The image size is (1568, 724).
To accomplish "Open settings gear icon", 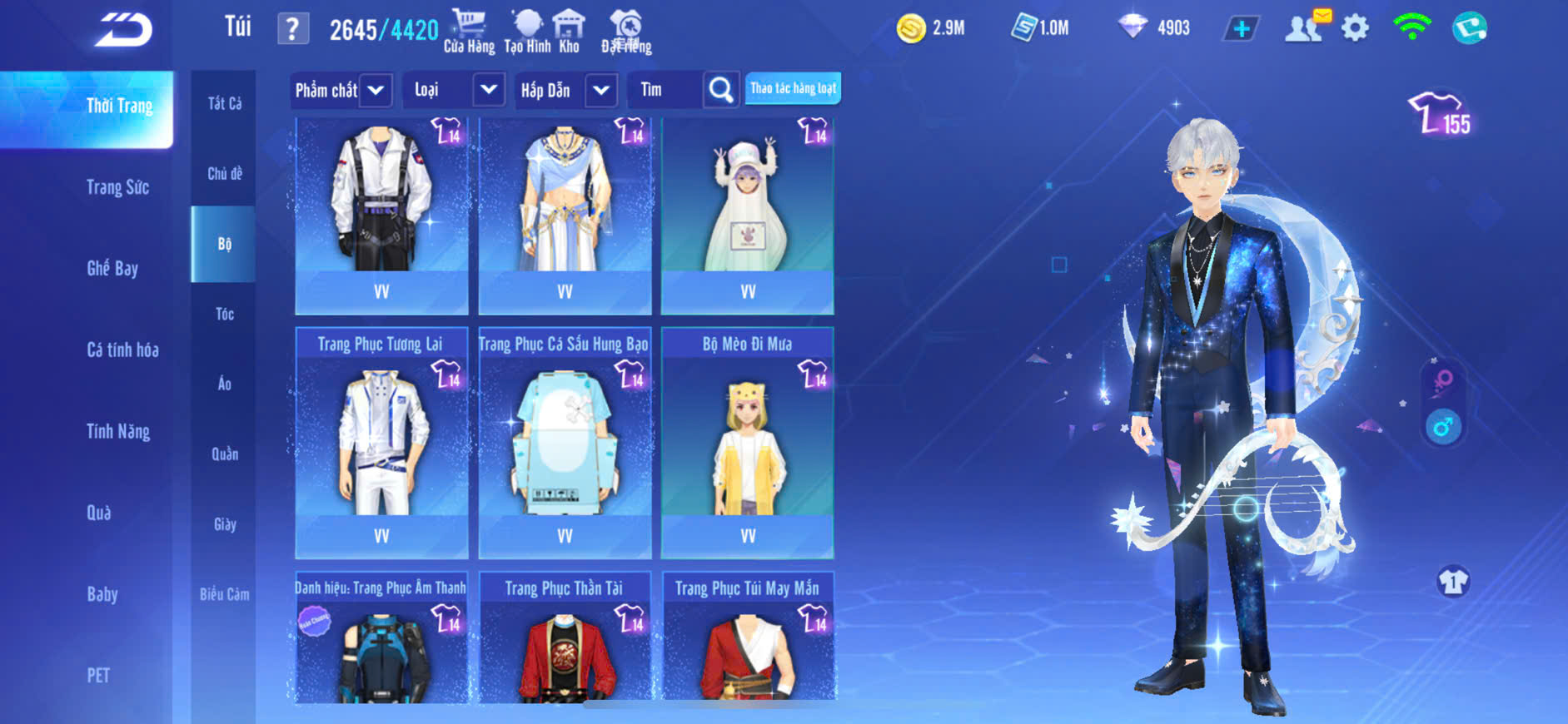I will tap(1355, 28).
